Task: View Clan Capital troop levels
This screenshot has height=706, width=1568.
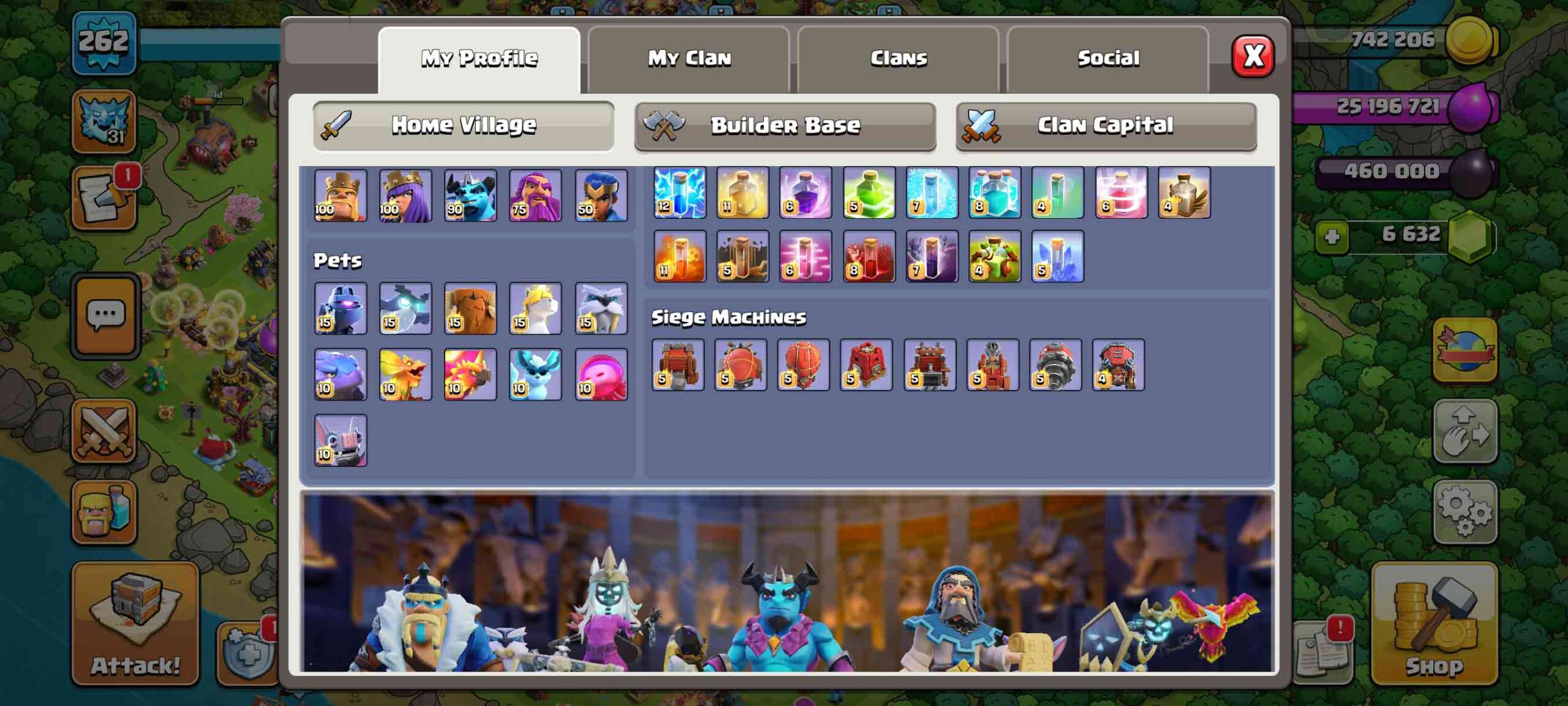Action: (1104, 124)
